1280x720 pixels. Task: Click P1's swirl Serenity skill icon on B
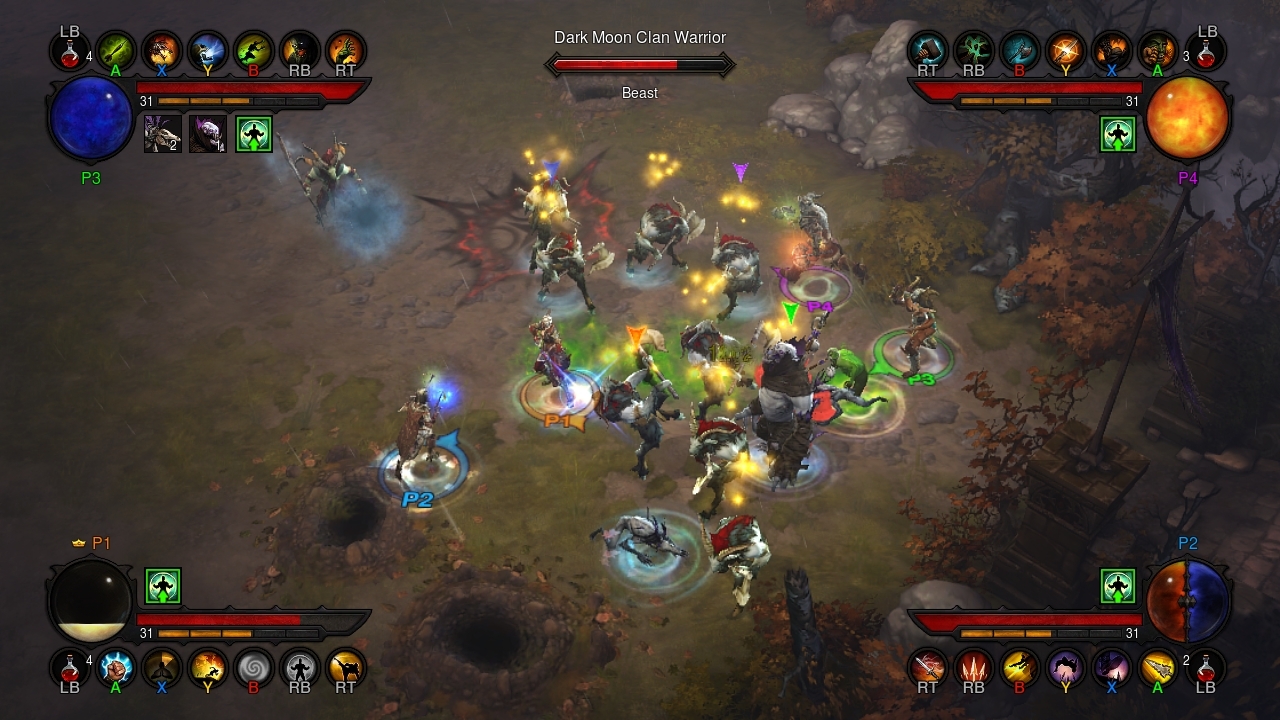[252, 668]
